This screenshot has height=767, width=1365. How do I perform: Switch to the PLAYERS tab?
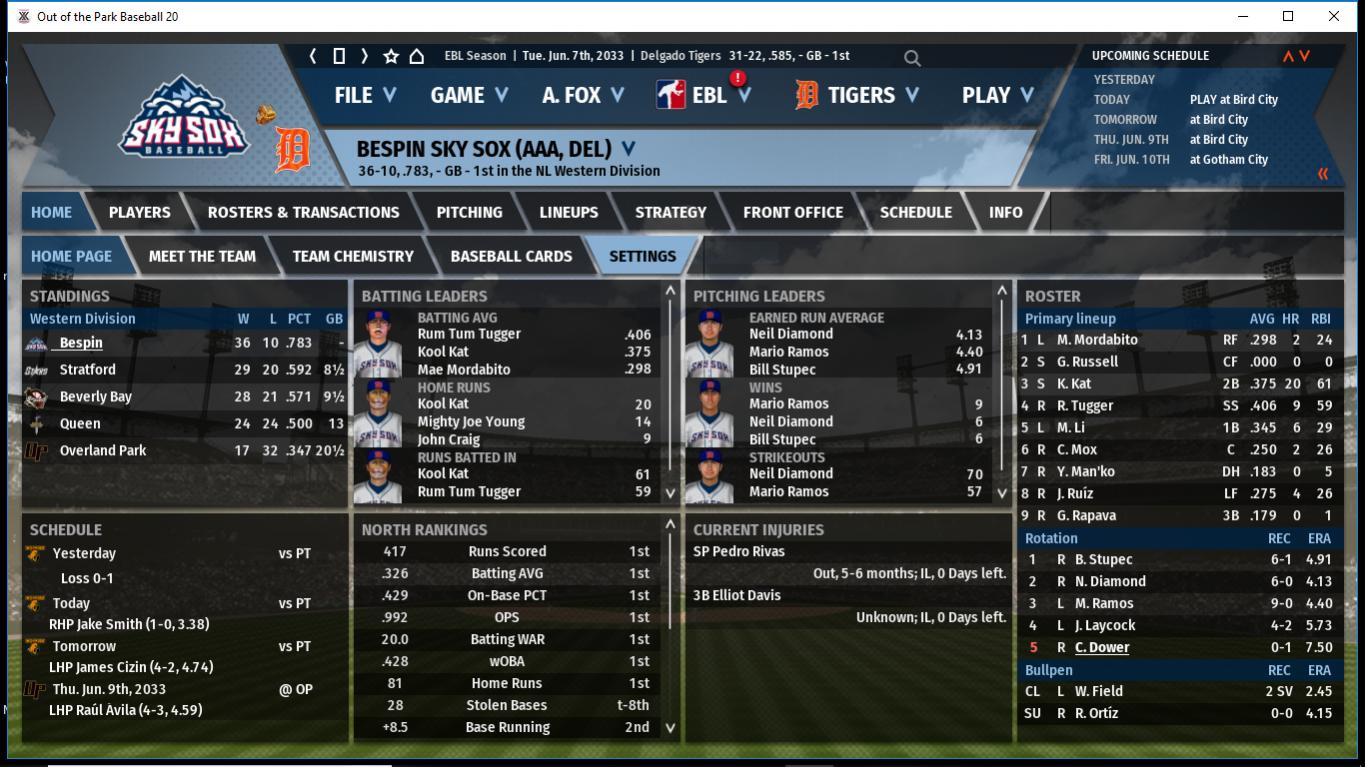click(x=139, y=212)
